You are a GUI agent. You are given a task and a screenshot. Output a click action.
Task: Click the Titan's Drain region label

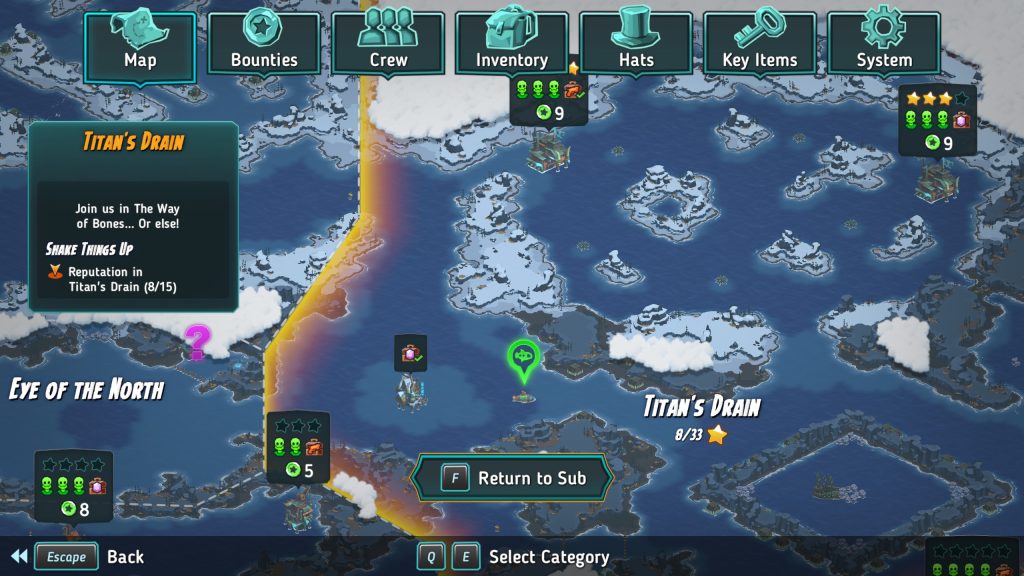[x=702, y=407]
